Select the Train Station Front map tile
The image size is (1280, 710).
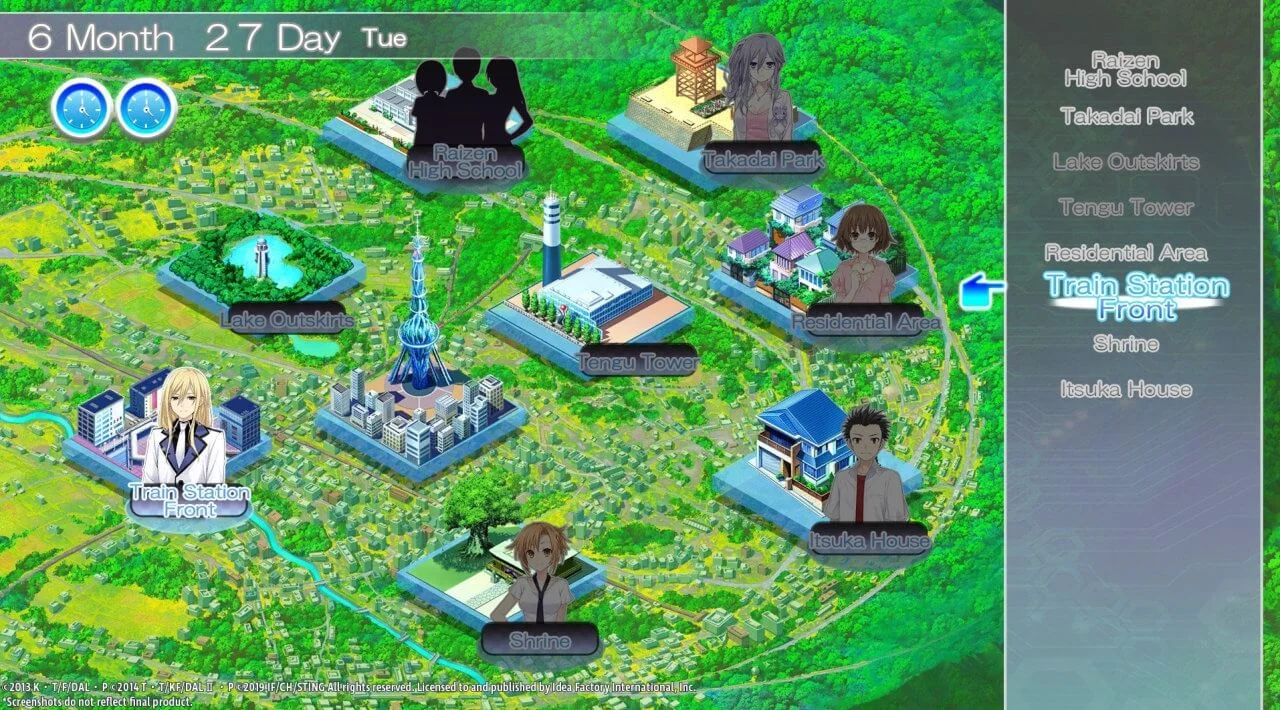coord(170,440)
